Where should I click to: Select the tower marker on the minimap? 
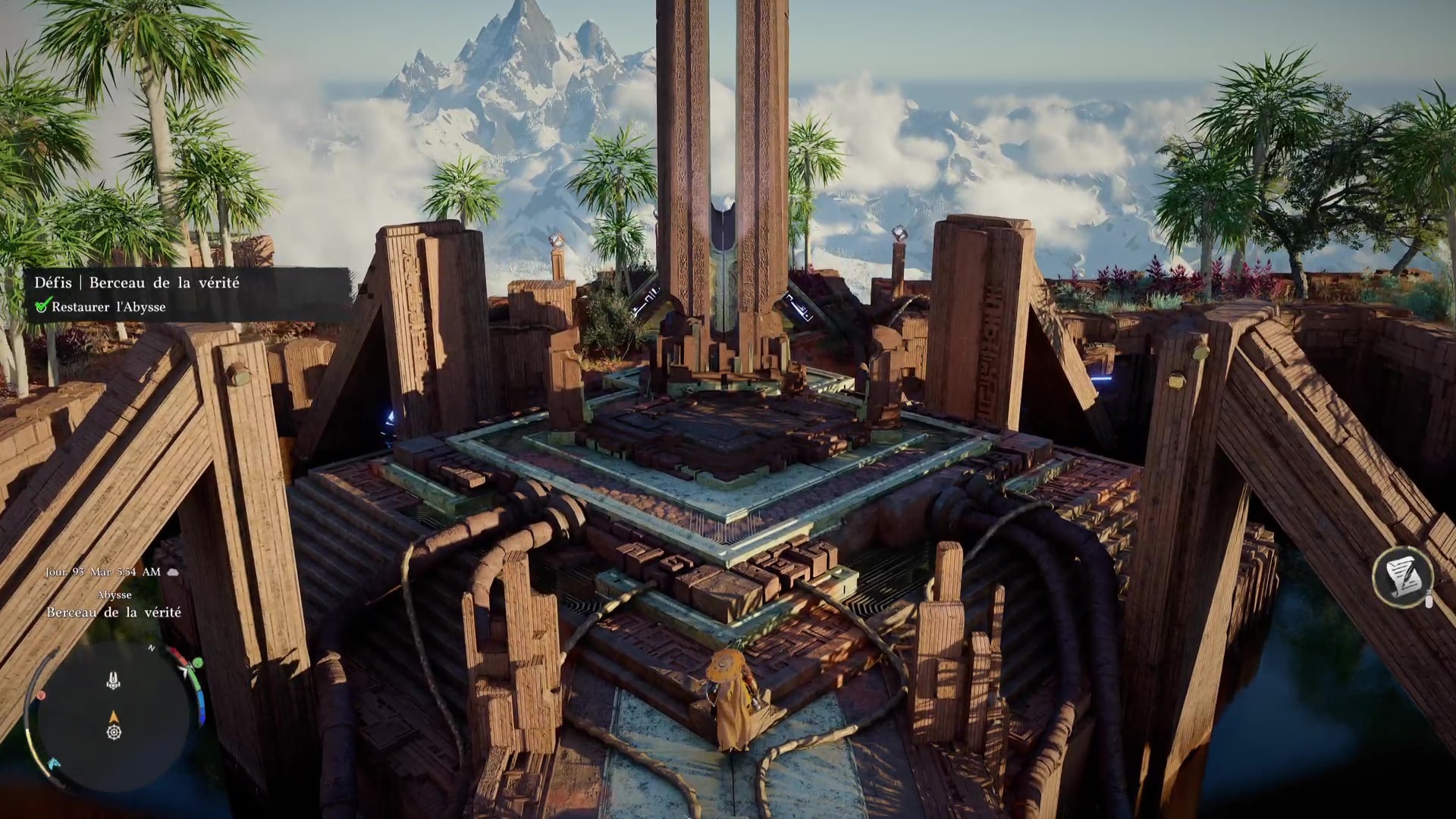(114, 680)
